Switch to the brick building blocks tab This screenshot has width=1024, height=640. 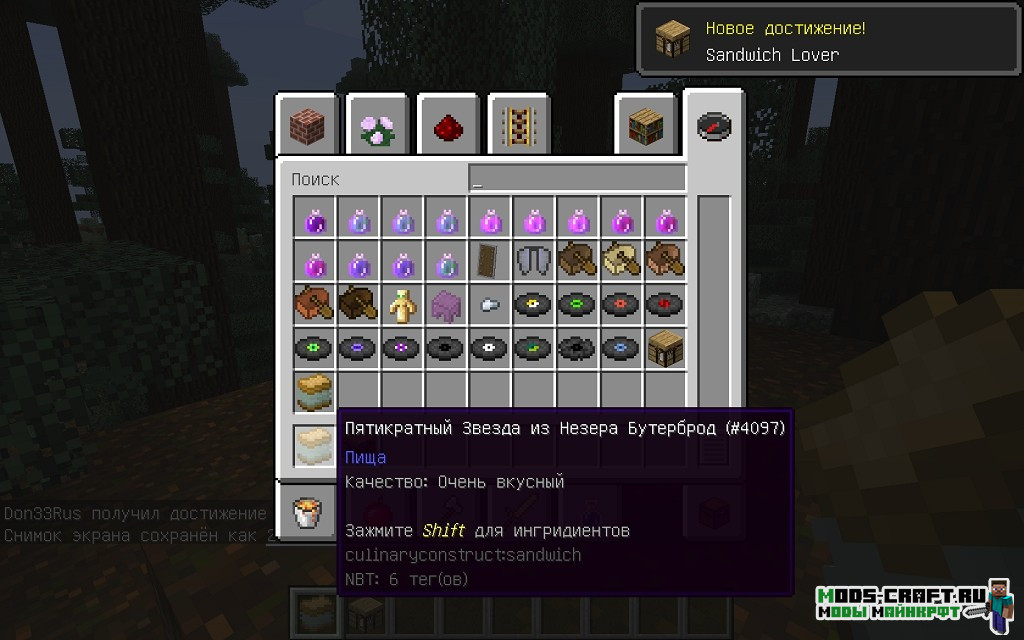pyautogui.click(x=307, y=126)
